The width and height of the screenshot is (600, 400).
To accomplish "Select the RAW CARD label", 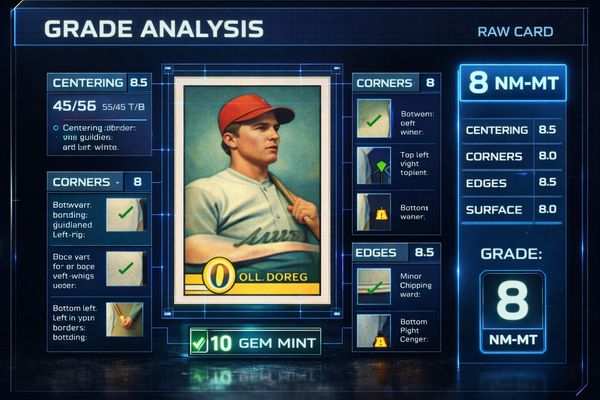I will 515,32.
